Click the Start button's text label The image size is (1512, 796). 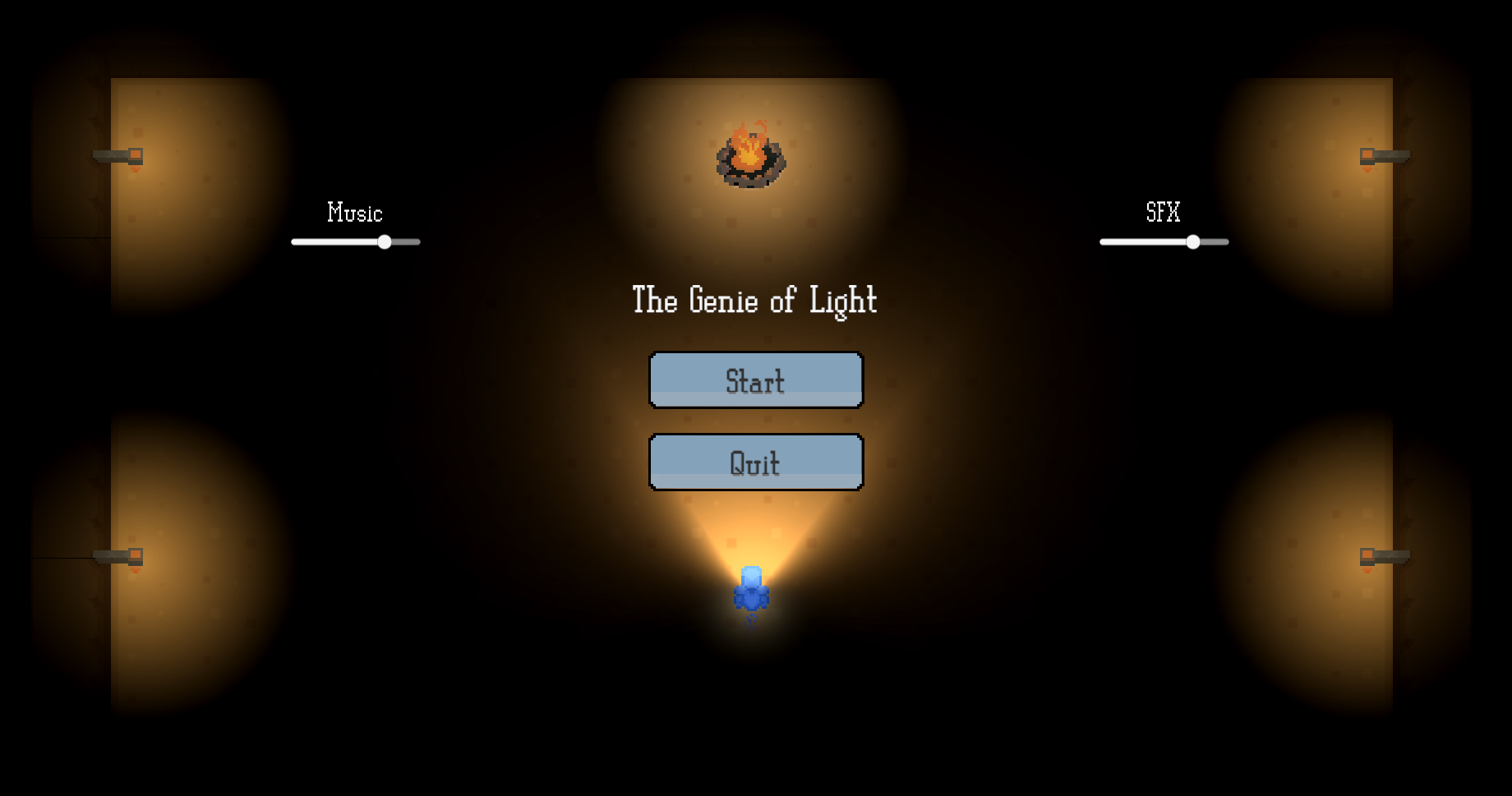point(754,380)
